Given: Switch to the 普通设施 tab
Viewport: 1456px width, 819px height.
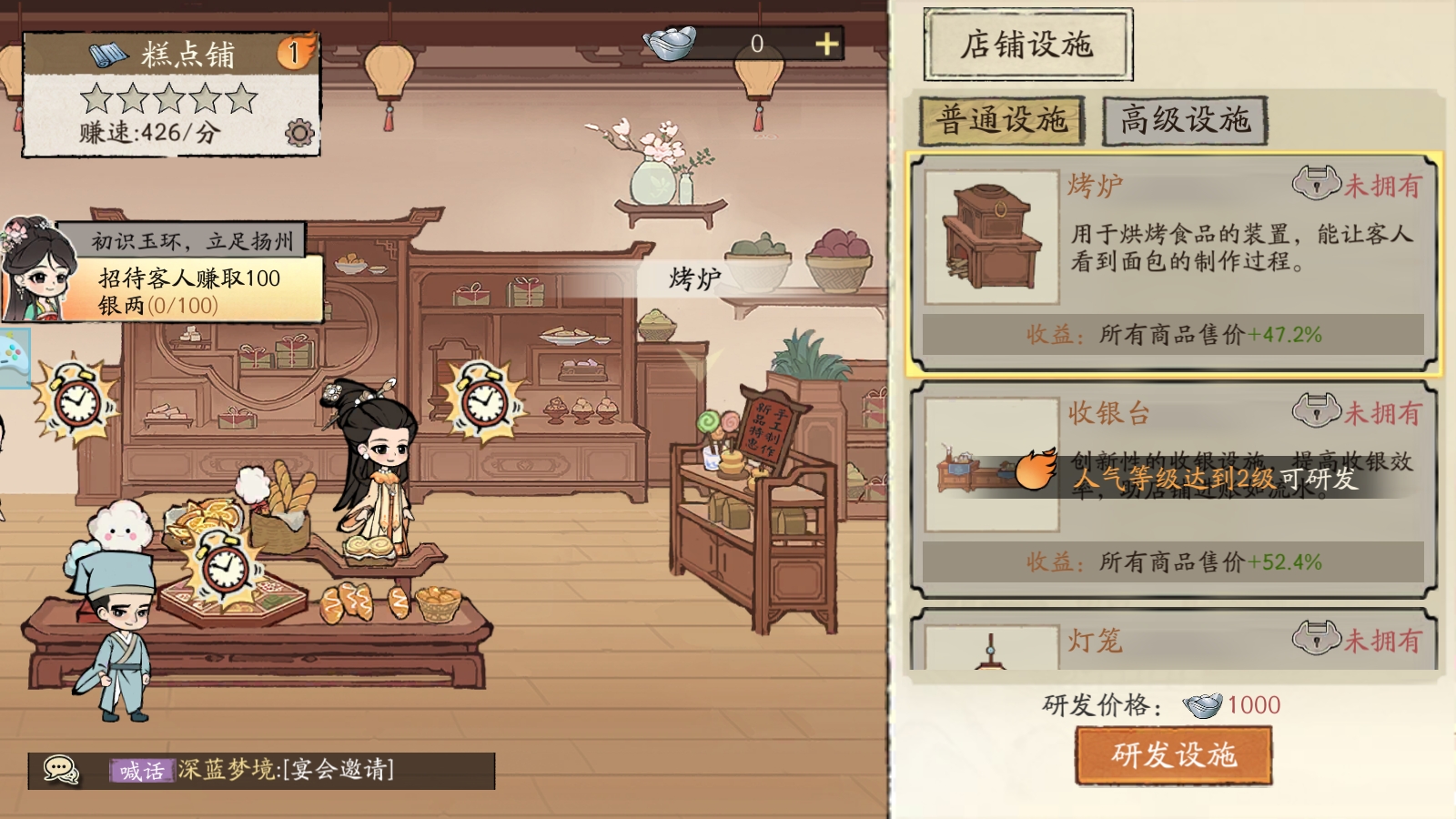Looking at the screenshot, I should [x=1004, y=116].
